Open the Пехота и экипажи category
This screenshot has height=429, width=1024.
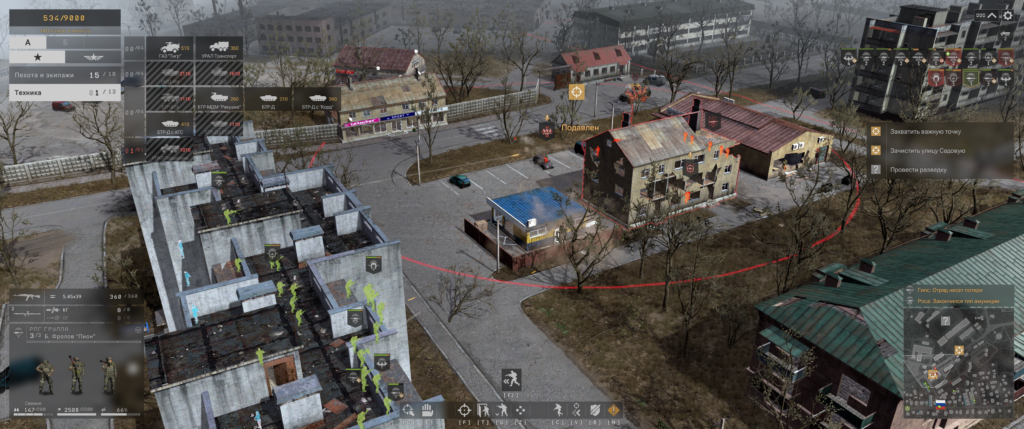click(60, 75)
